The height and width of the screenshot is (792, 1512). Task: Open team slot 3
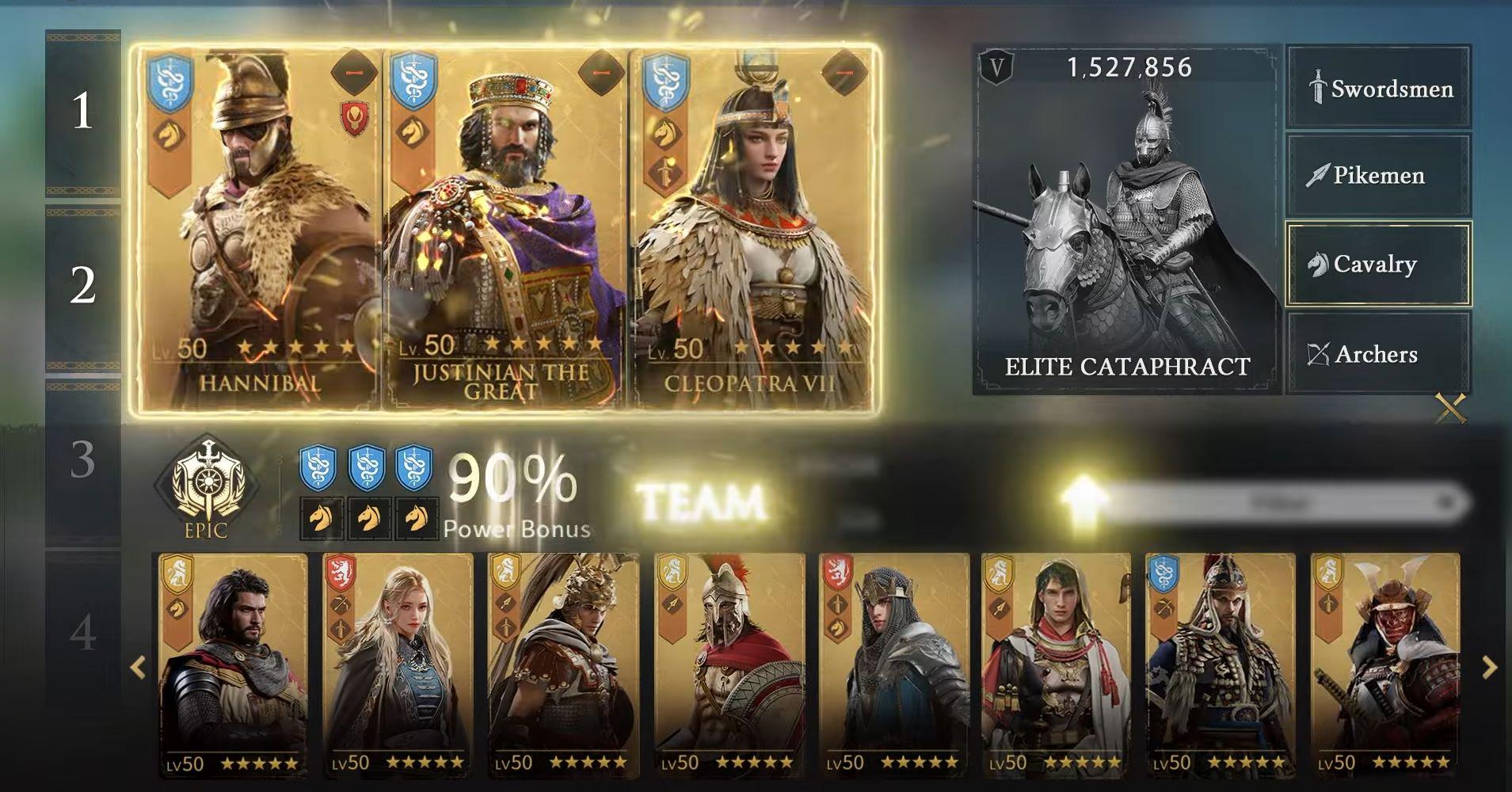pyautogui.click(x=83, y=459)
